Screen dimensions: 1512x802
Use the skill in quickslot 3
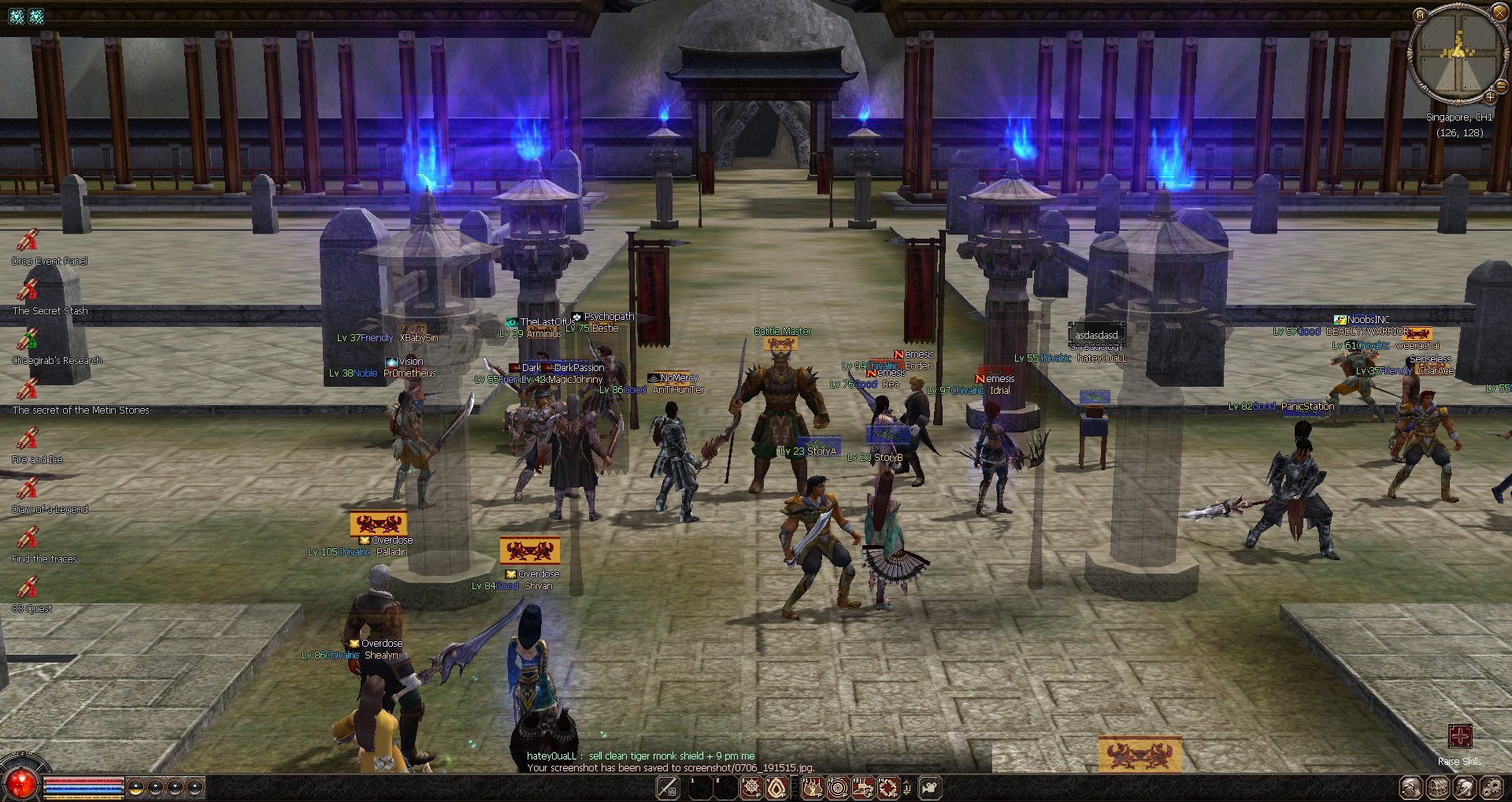751,788
